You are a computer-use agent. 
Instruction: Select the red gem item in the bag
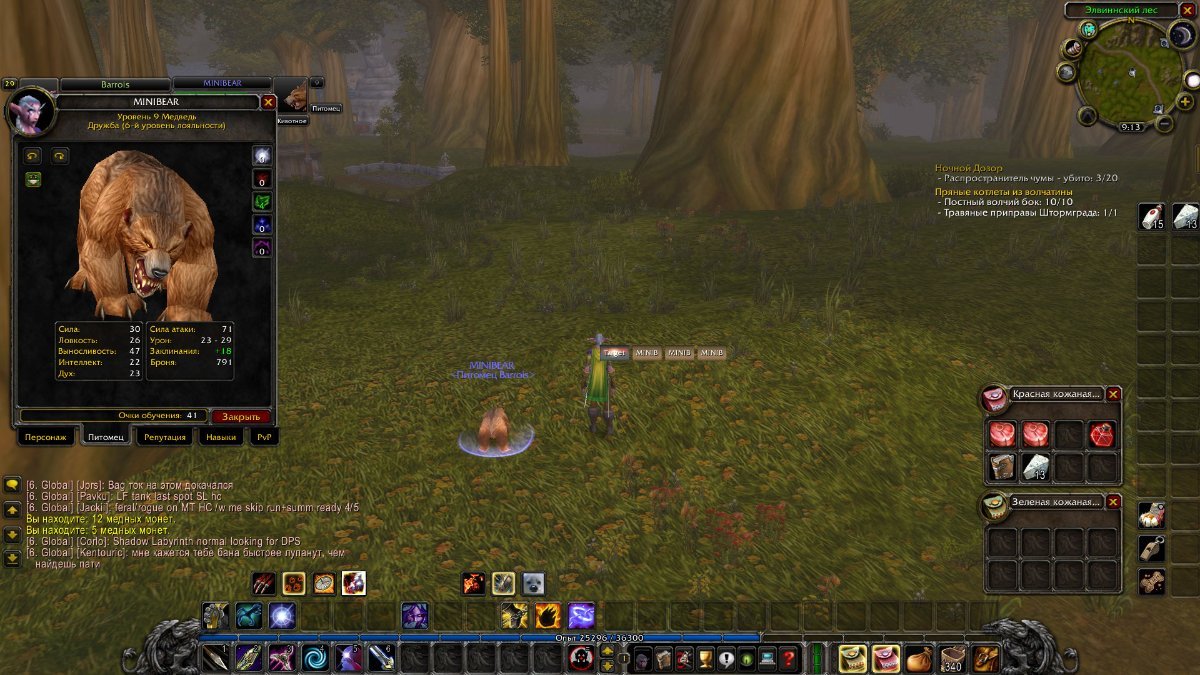pos(1102,435)
